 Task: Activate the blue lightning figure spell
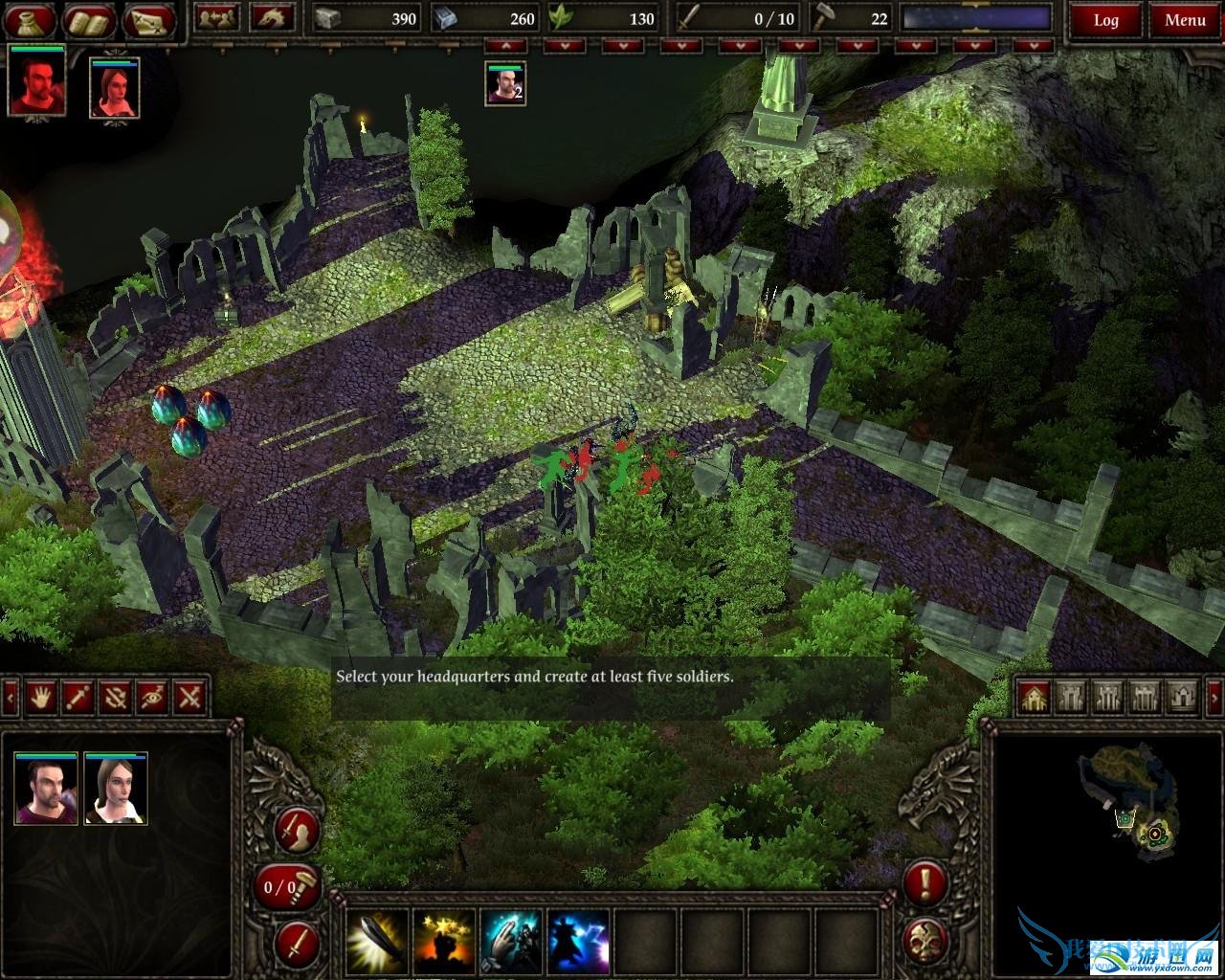point(579,941)
